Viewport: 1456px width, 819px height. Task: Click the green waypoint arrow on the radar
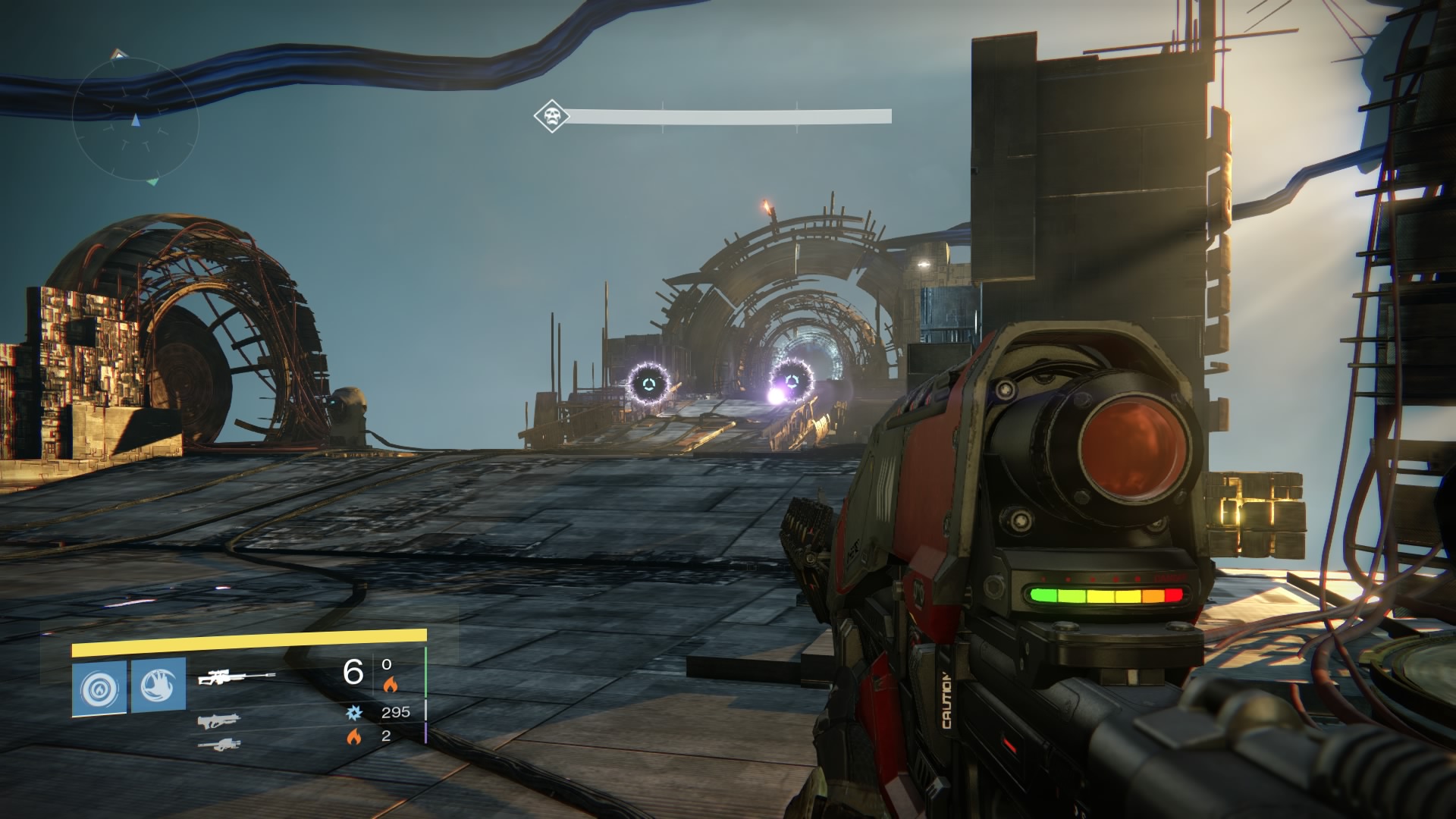pyautogui.click(x=152, y=182)
